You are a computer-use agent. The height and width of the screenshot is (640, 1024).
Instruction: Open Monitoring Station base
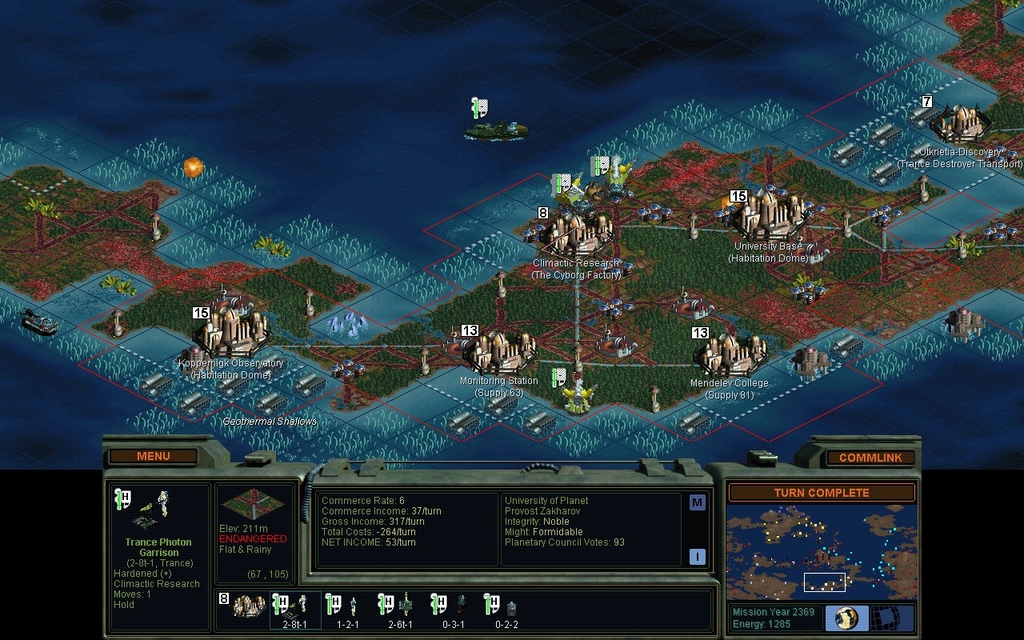[497, 352]
